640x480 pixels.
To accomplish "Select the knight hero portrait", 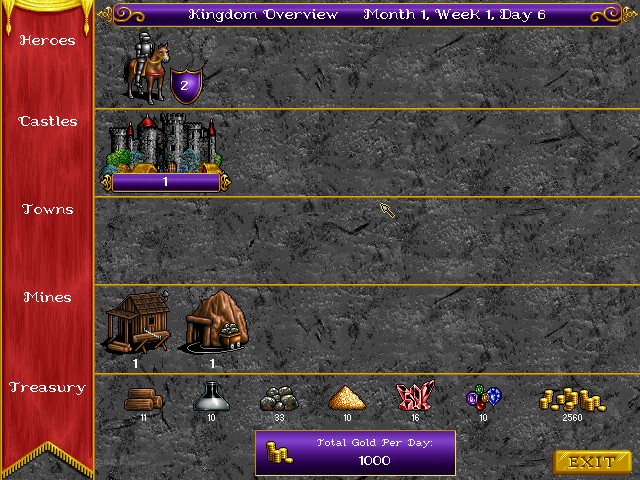I will (143, 68).
